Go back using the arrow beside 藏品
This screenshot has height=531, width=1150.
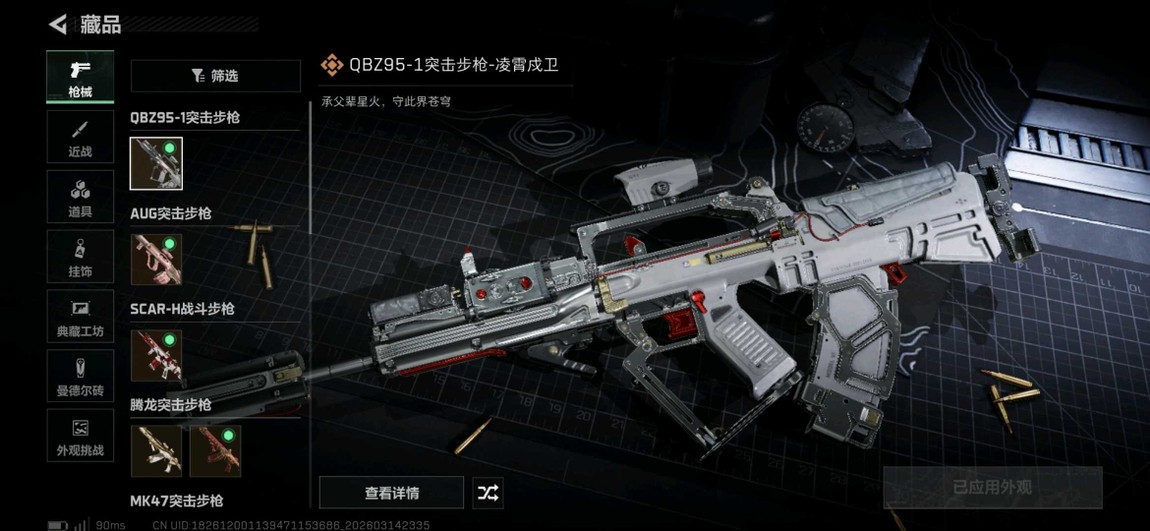[58, 24]
